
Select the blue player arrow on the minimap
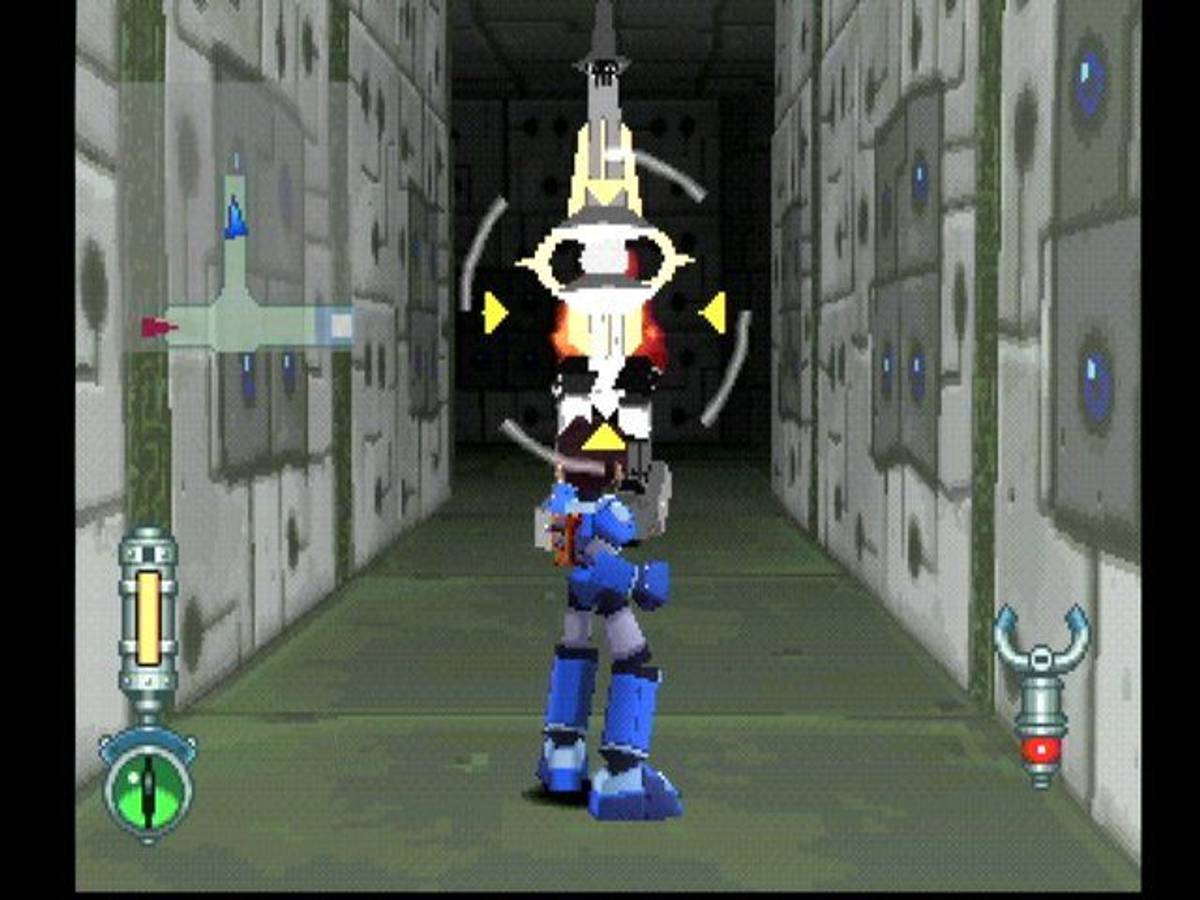click(x=235, y=217)
